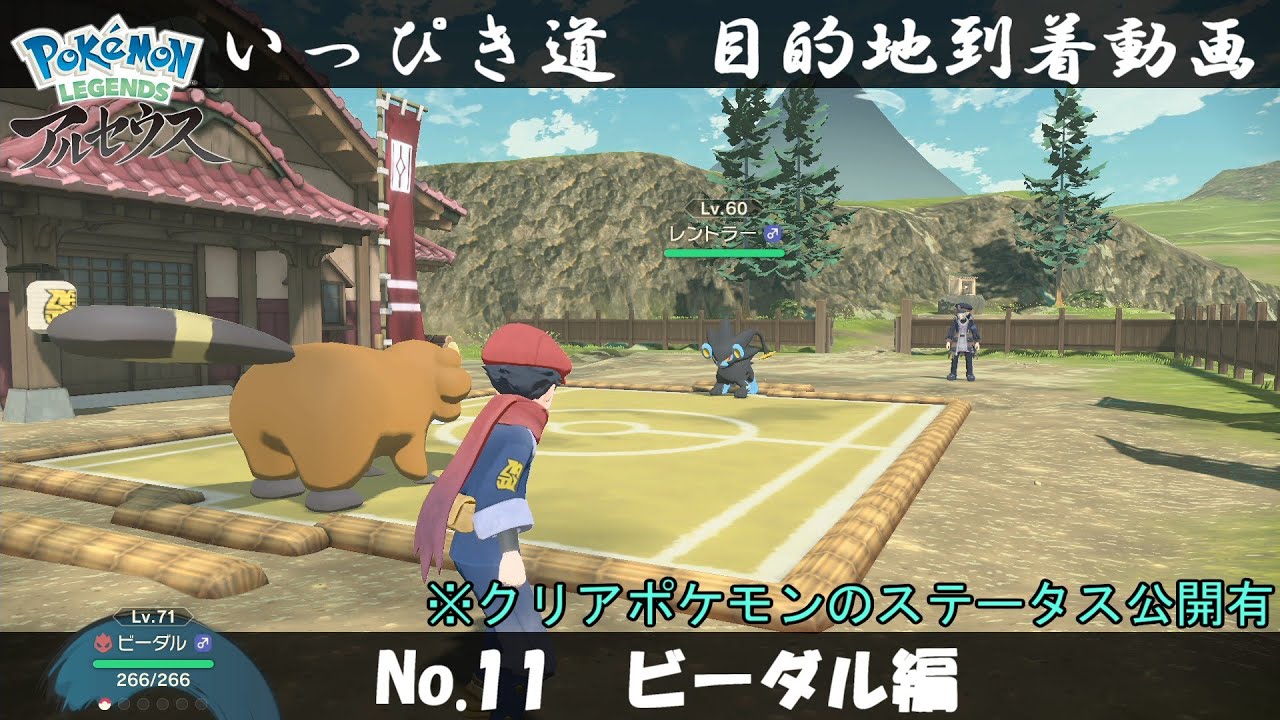Select the ビーダル name label

[152, 643]
